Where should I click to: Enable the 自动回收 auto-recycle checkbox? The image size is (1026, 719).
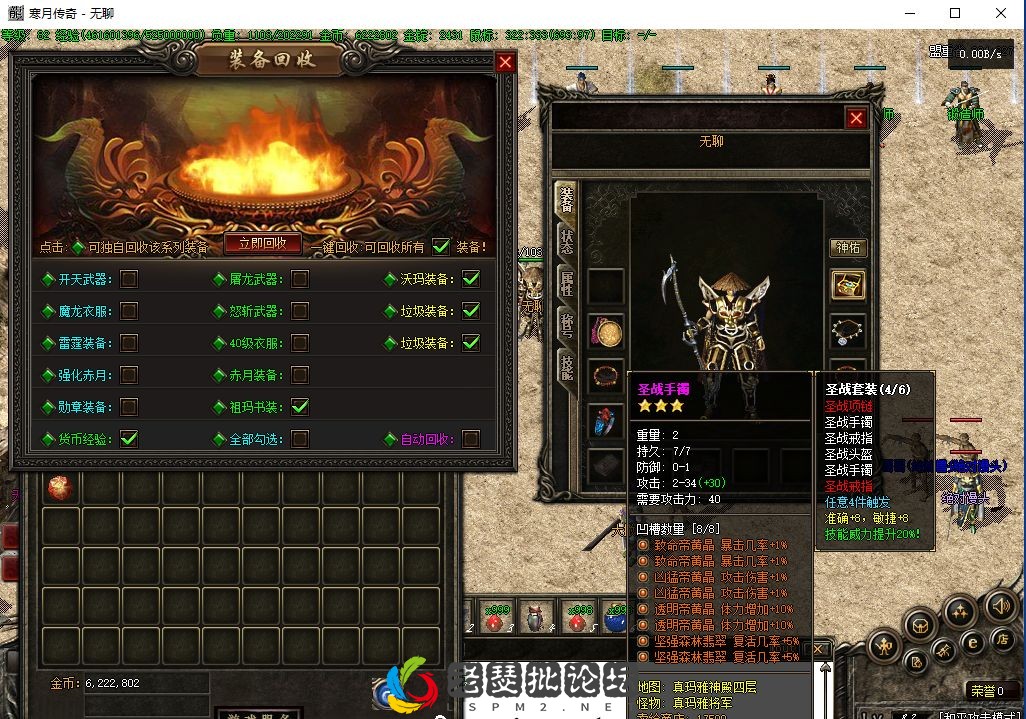click(x=471, y=438)
